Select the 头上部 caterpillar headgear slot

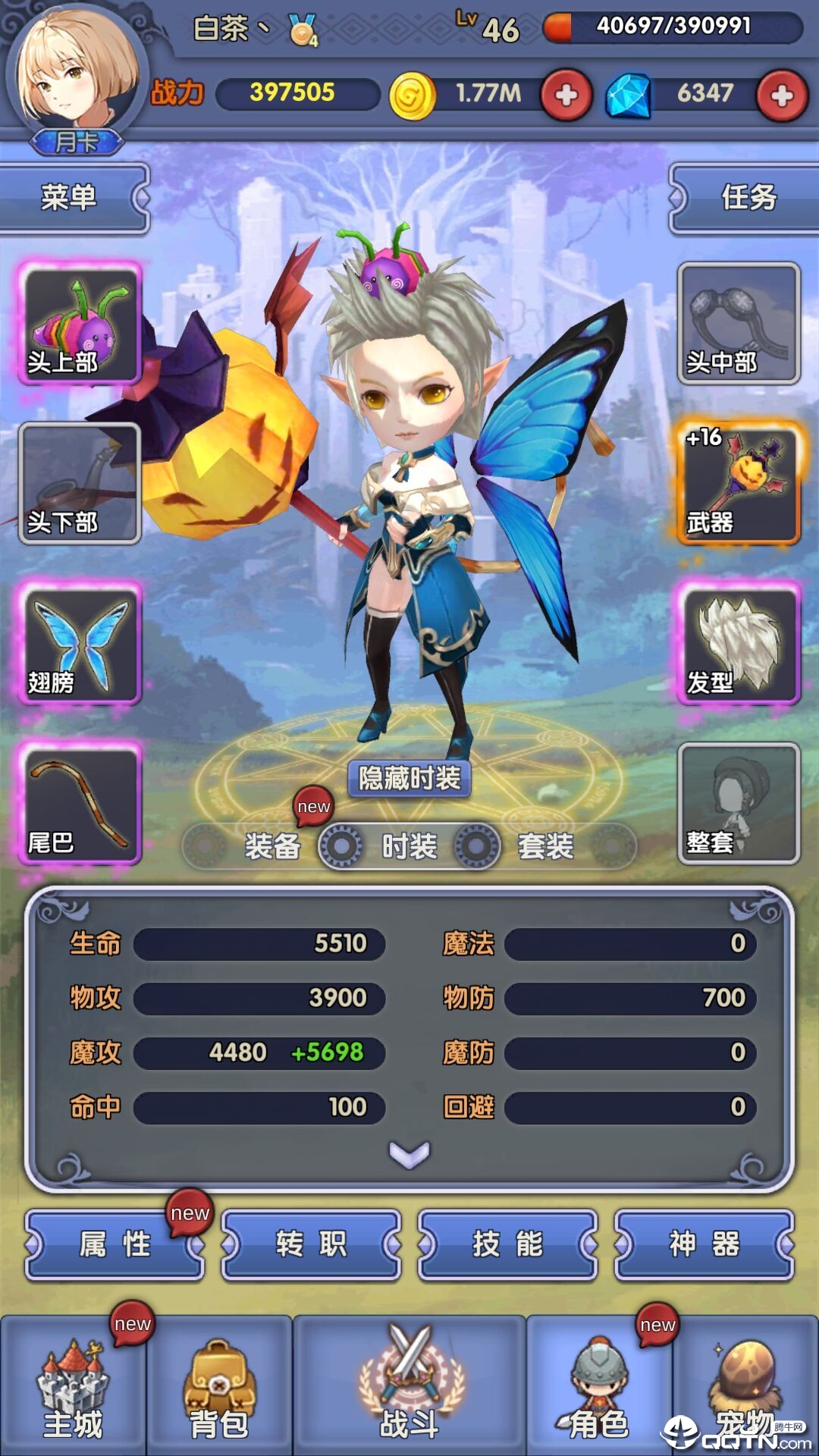coord(80,324)
